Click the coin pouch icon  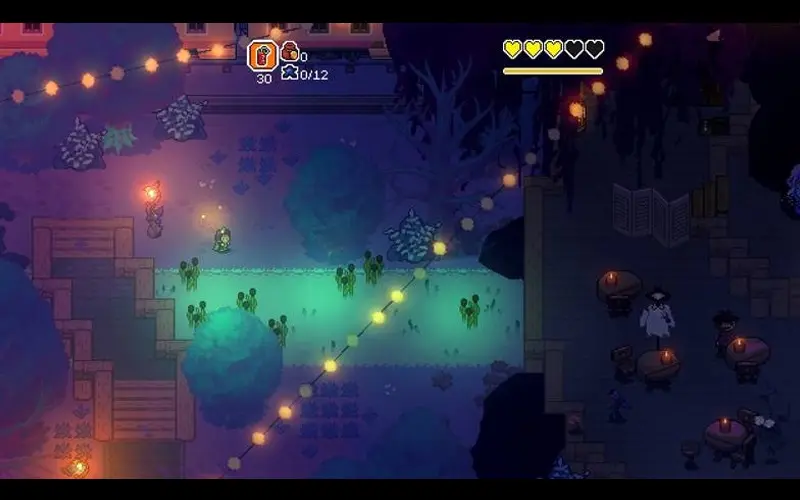289,52
